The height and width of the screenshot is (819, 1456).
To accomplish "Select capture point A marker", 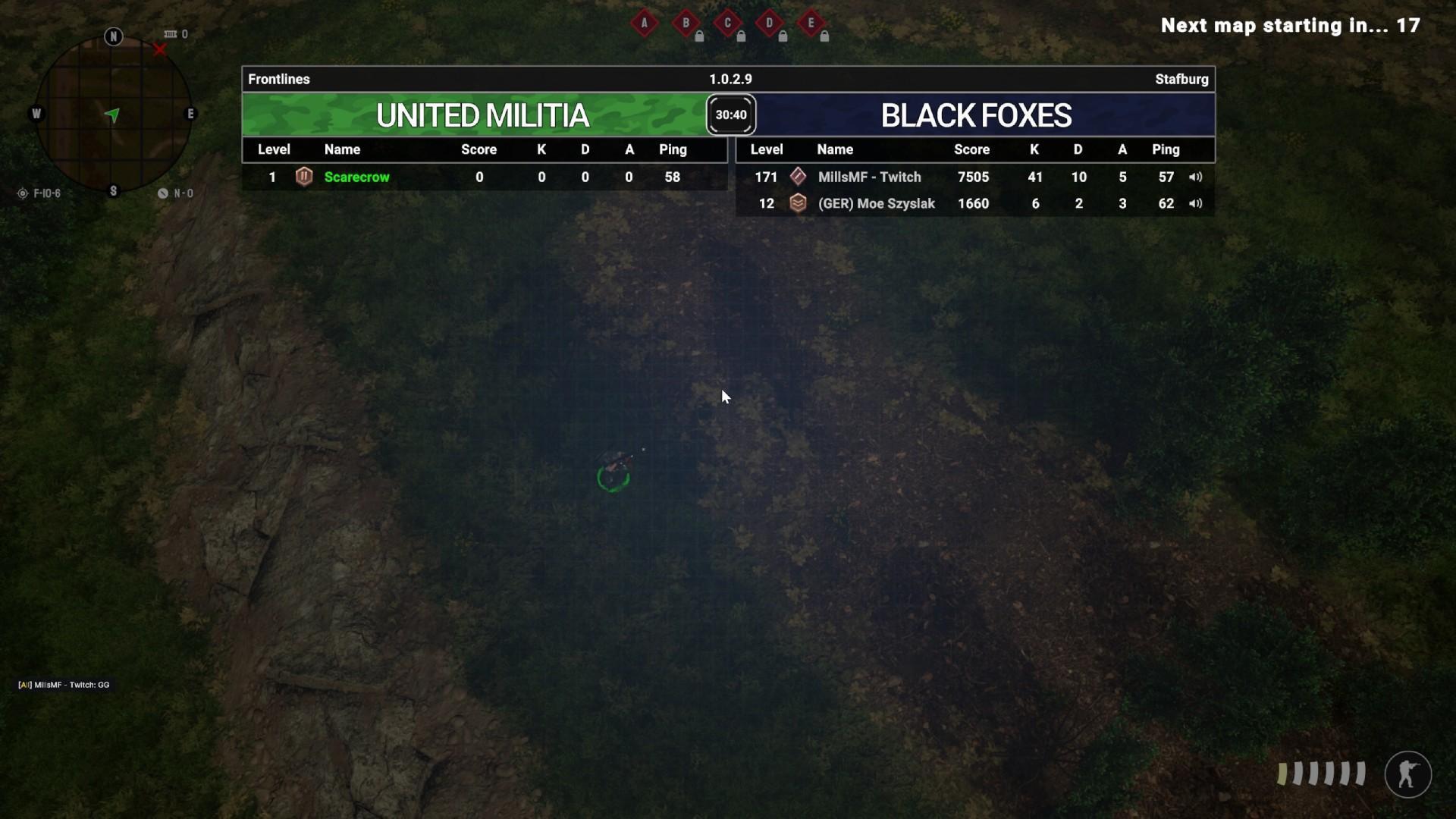I will point(645,23).
